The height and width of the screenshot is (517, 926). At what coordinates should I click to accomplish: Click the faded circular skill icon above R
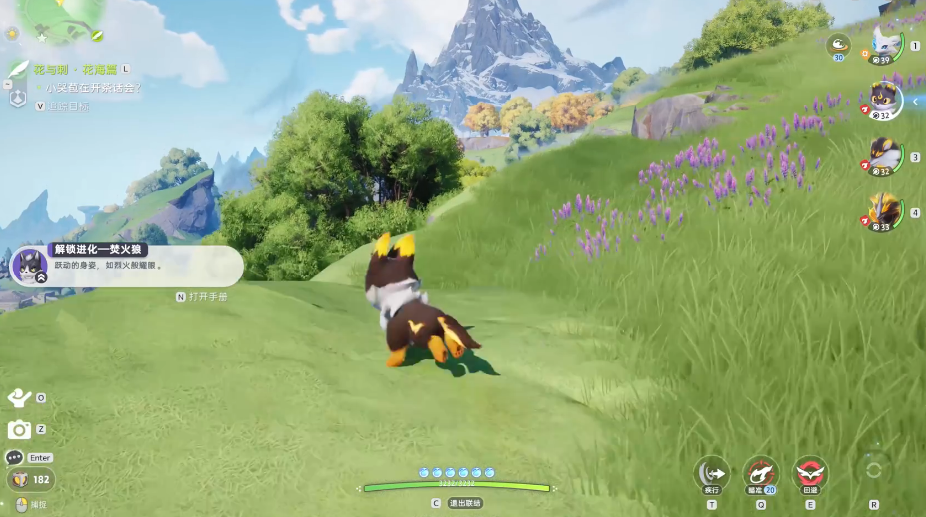pos(873,469)
